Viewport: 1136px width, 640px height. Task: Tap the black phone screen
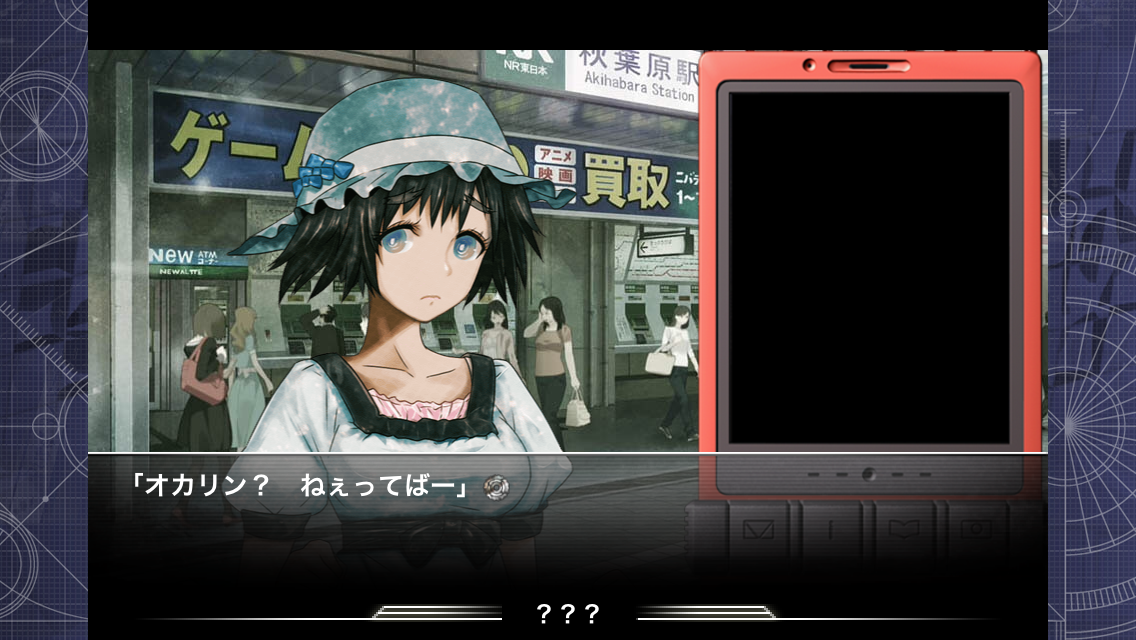point(869,268)
